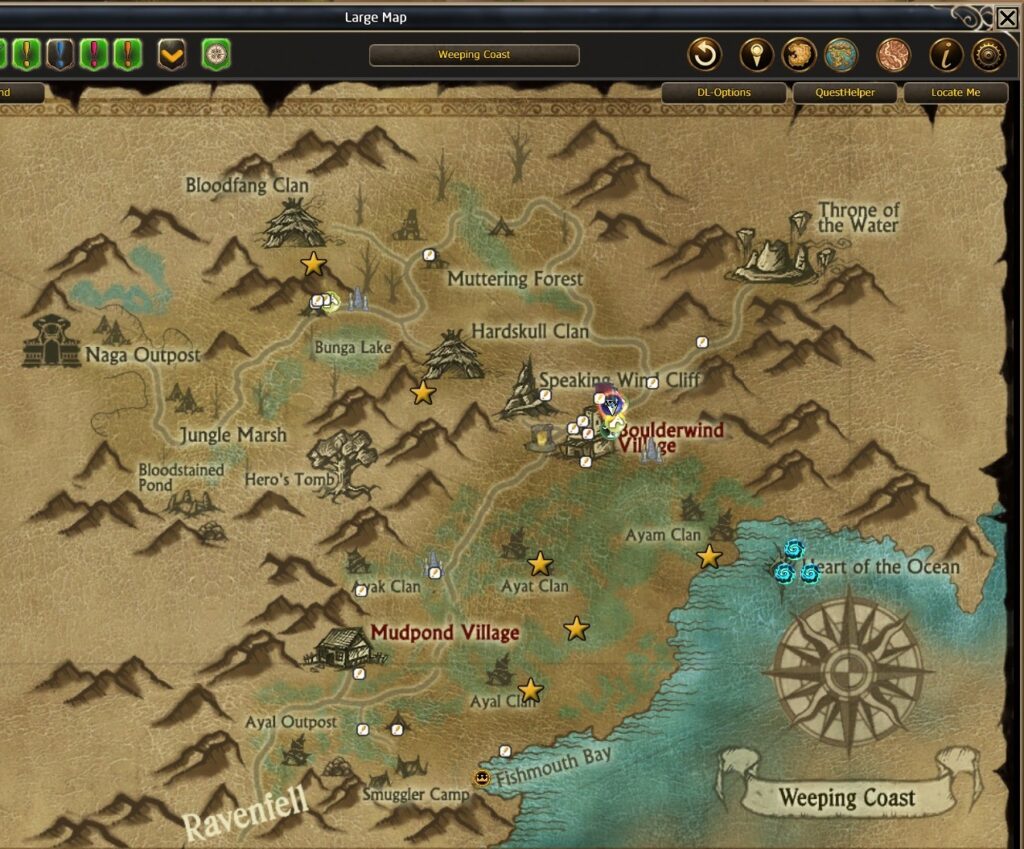The height and width of the screenshot is (849, 1024).
Task: Select the map pin marker icon
Action: tap(757, 55)
